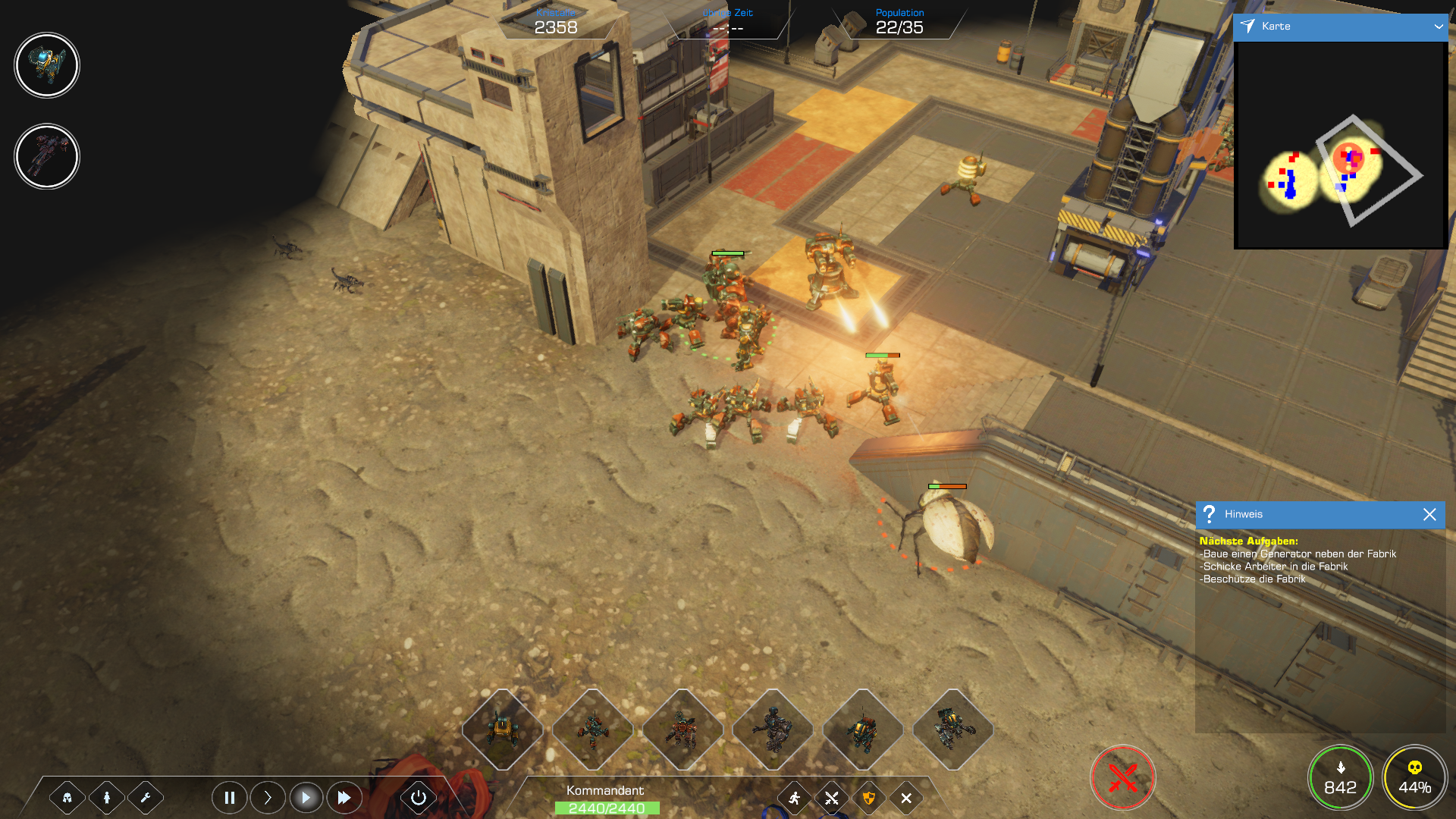
Task: Select the dark gunship portrait below it
Action: (47, 156)
